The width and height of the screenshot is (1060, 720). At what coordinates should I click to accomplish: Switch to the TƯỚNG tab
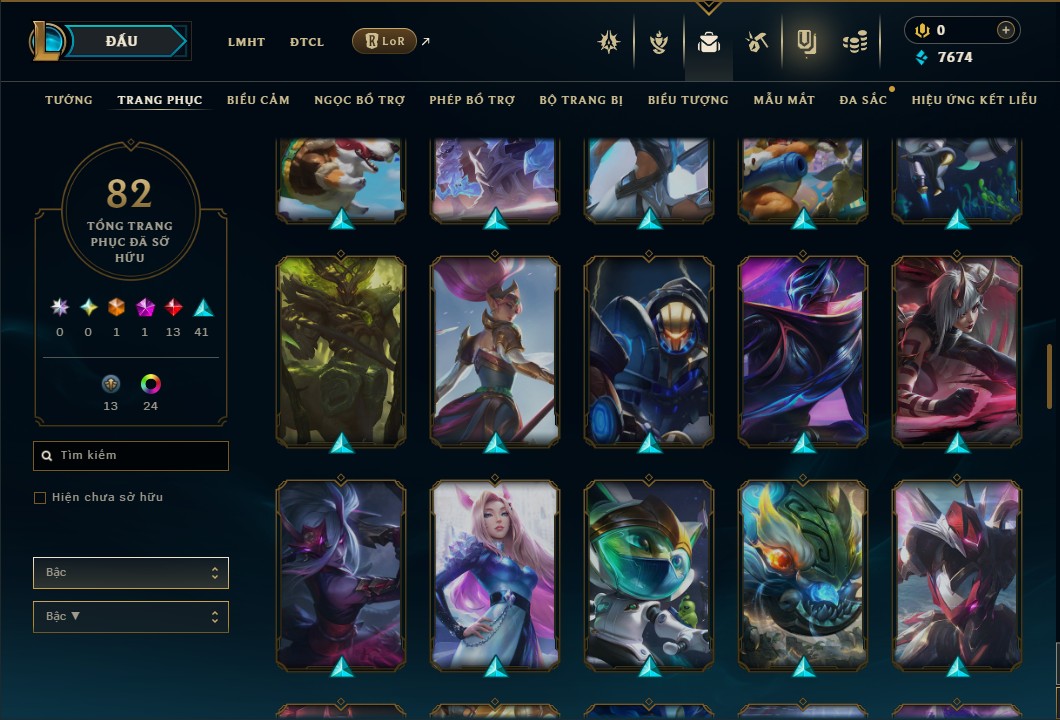(x=69, y=100)
